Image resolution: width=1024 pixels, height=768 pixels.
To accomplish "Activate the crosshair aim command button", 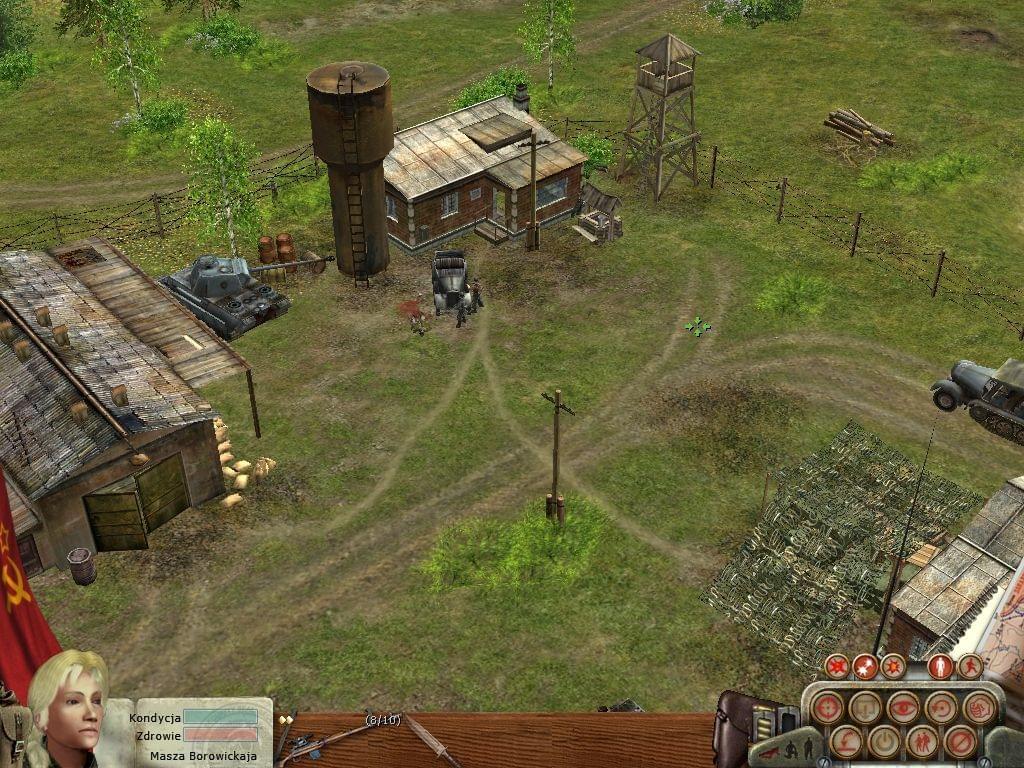I will [826, 707].
